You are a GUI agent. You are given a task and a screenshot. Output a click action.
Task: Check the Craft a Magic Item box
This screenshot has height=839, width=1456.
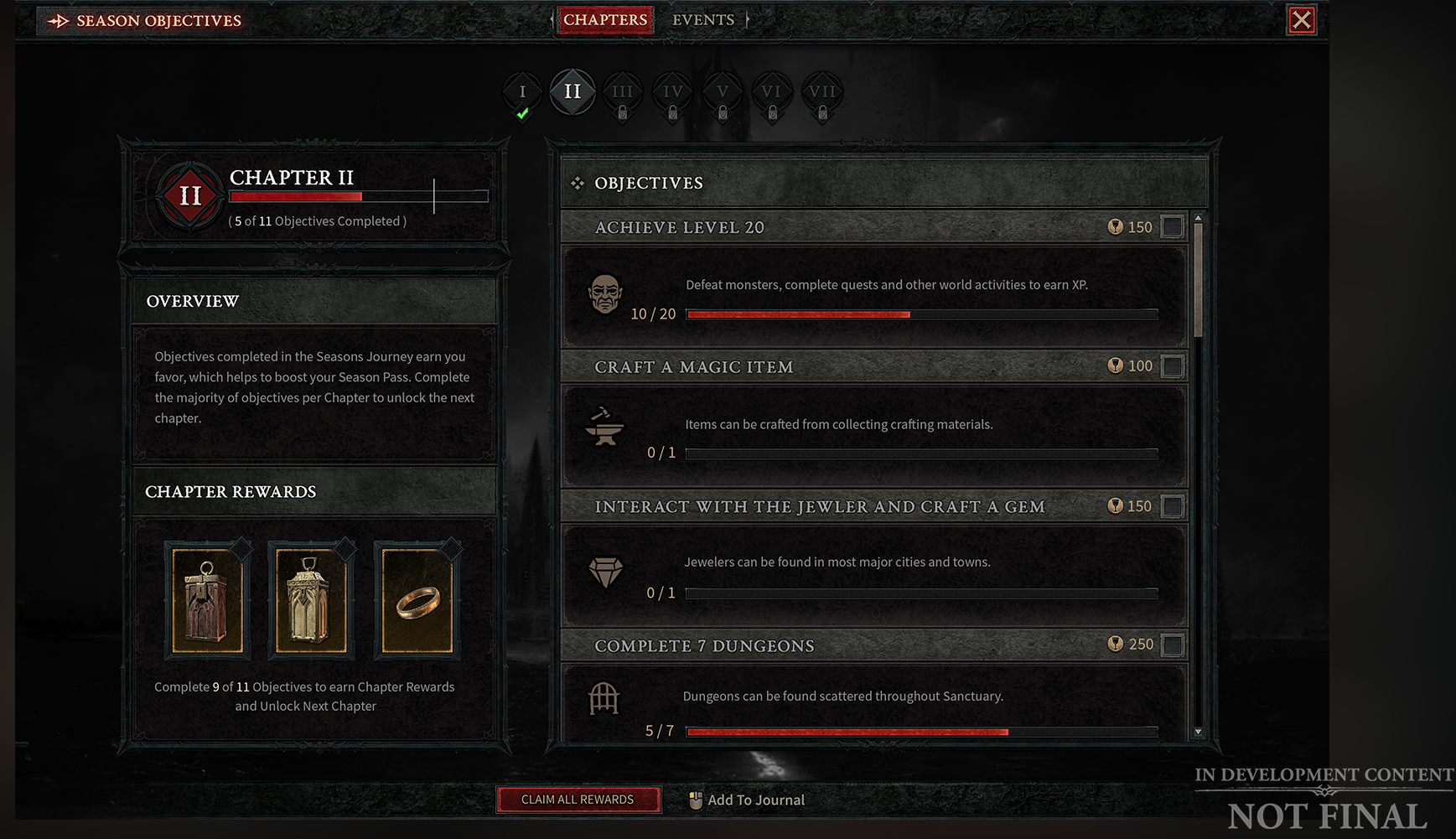(1171, 365)
